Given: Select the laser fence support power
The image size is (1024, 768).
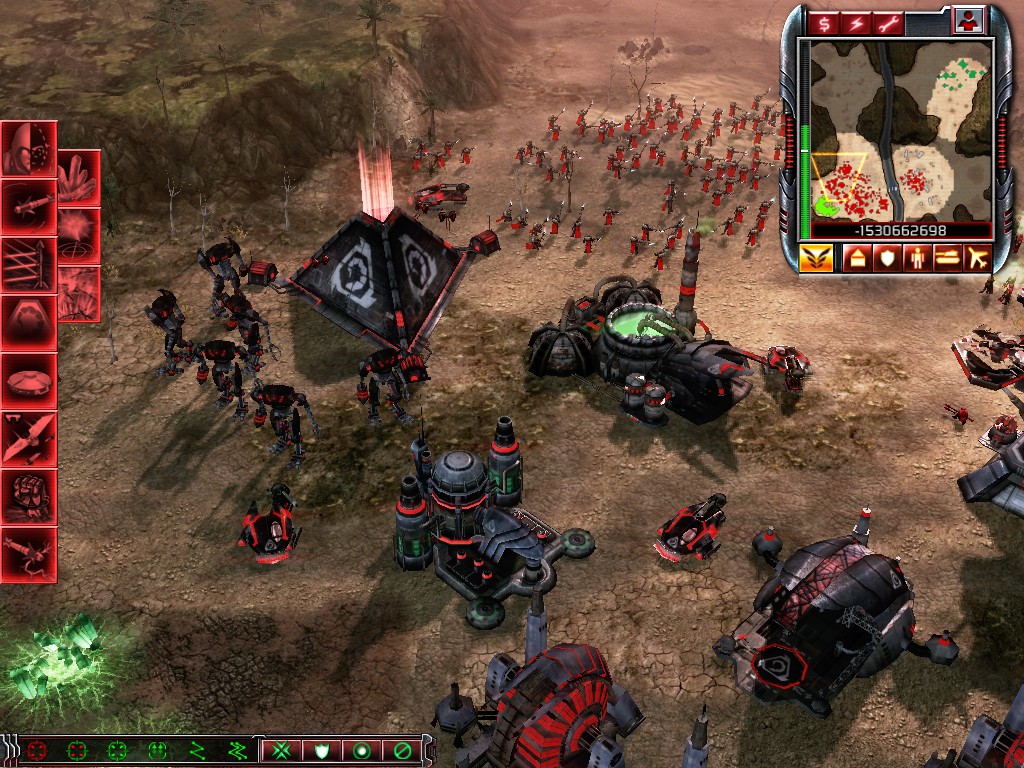Looking at the screenshot, I should tap(27, 265).
